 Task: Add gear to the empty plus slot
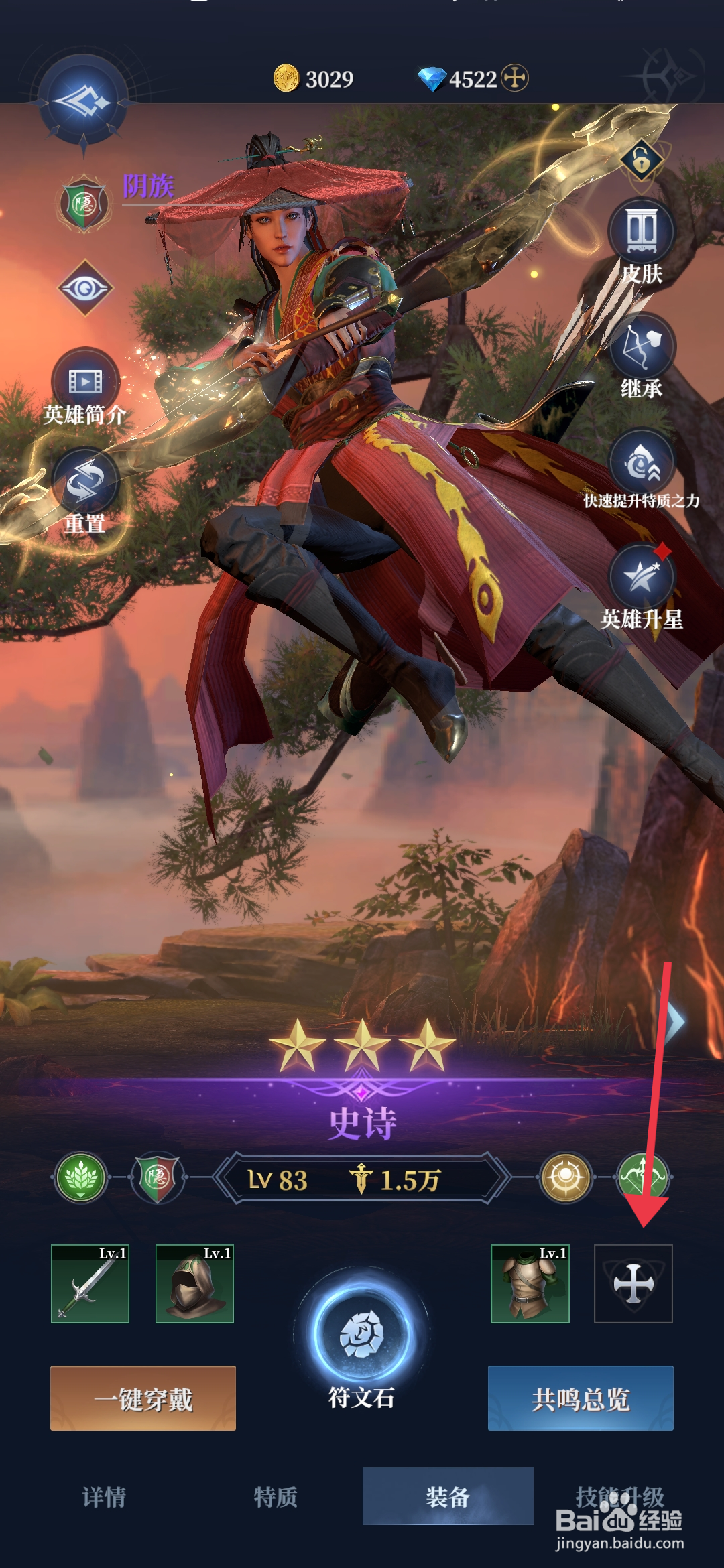click(x=633, y=1284)
